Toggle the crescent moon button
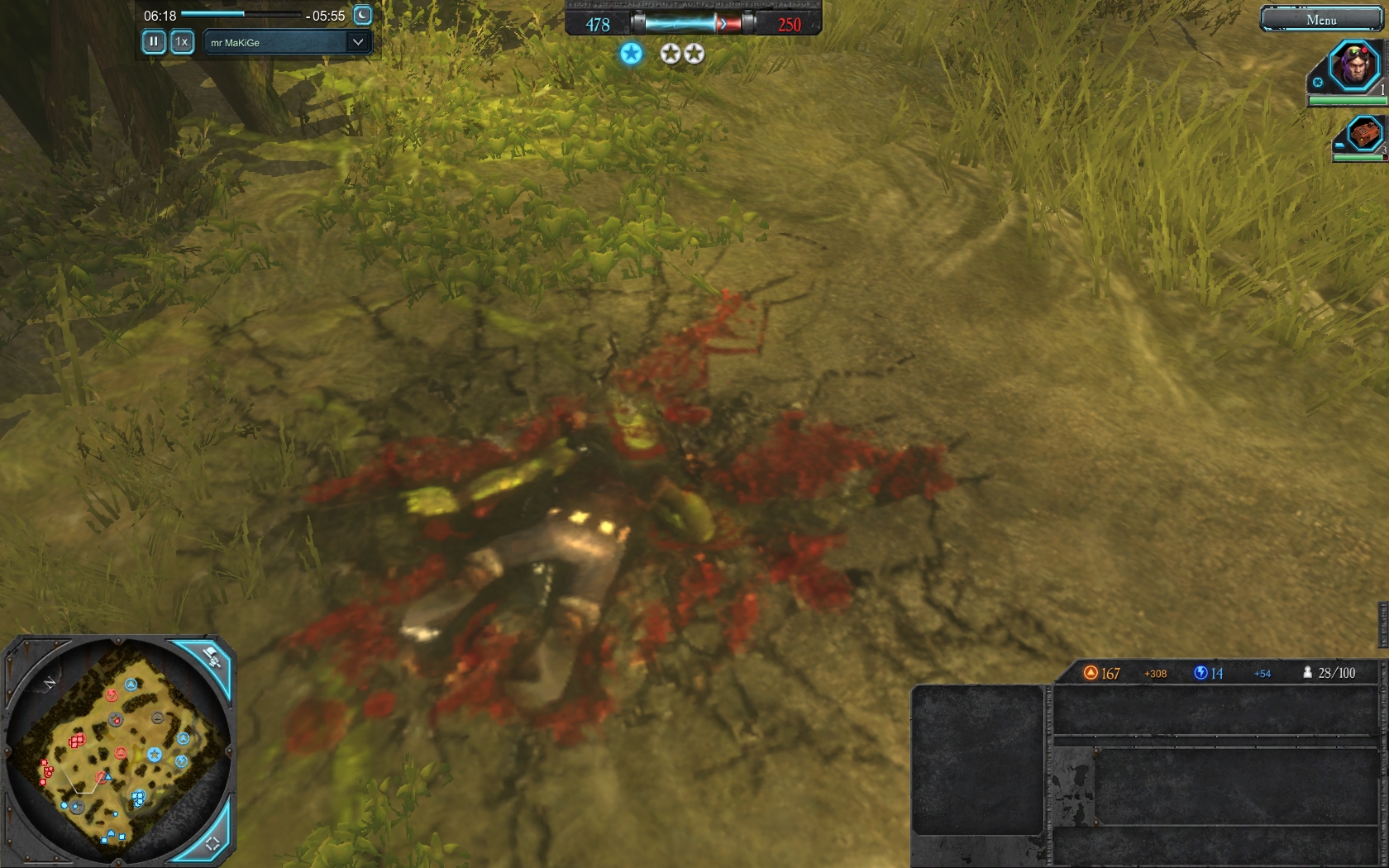This screenshot has width=1389, height=868. click(x=362, y=15)
